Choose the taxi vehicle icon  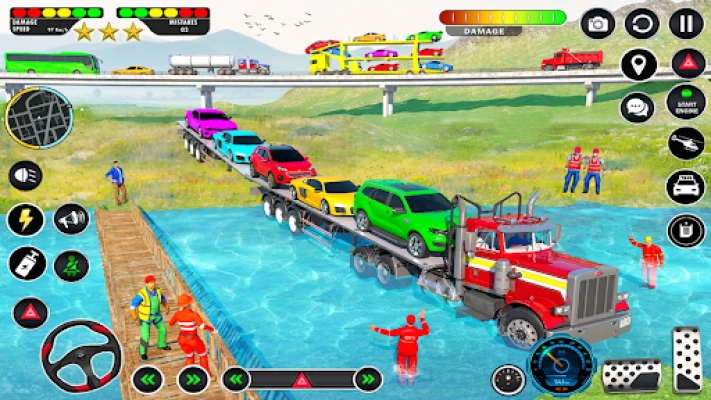[686, 187]
